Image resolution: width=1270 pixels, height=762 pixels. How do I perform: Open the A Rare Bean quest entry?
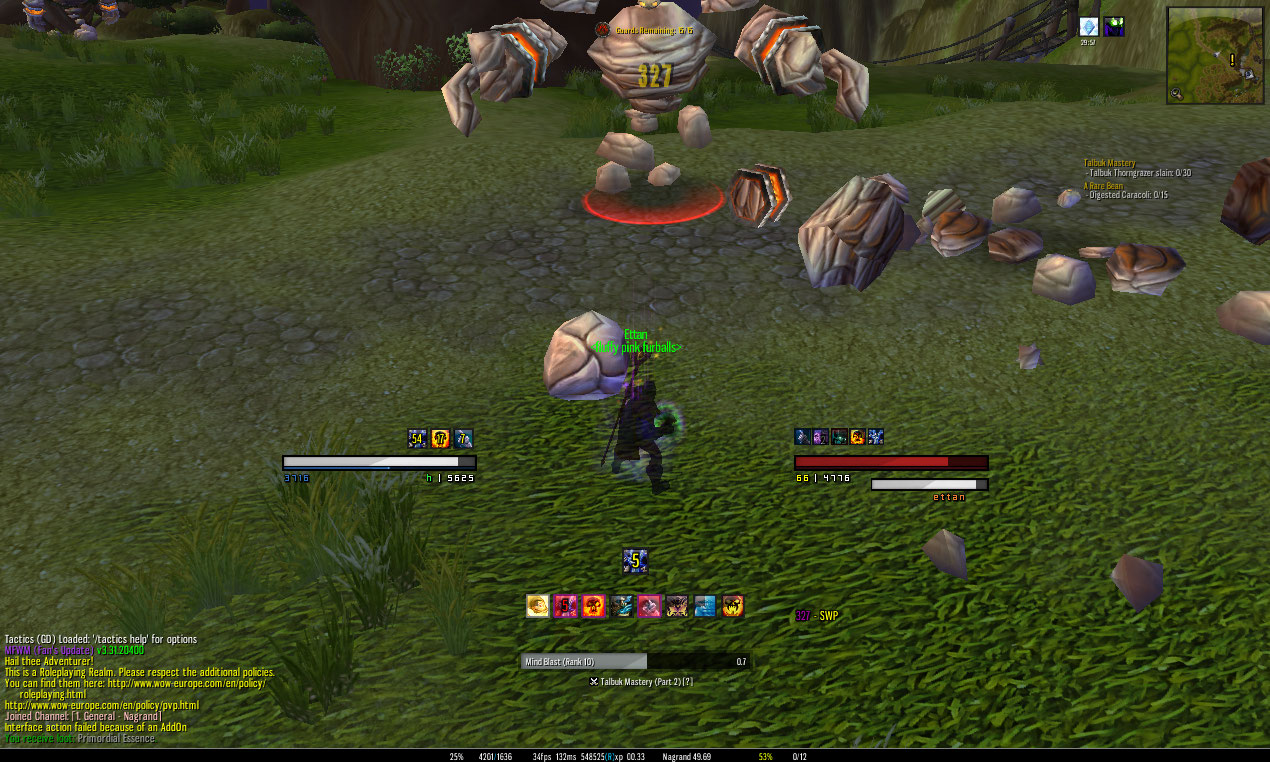[1103, 186]
